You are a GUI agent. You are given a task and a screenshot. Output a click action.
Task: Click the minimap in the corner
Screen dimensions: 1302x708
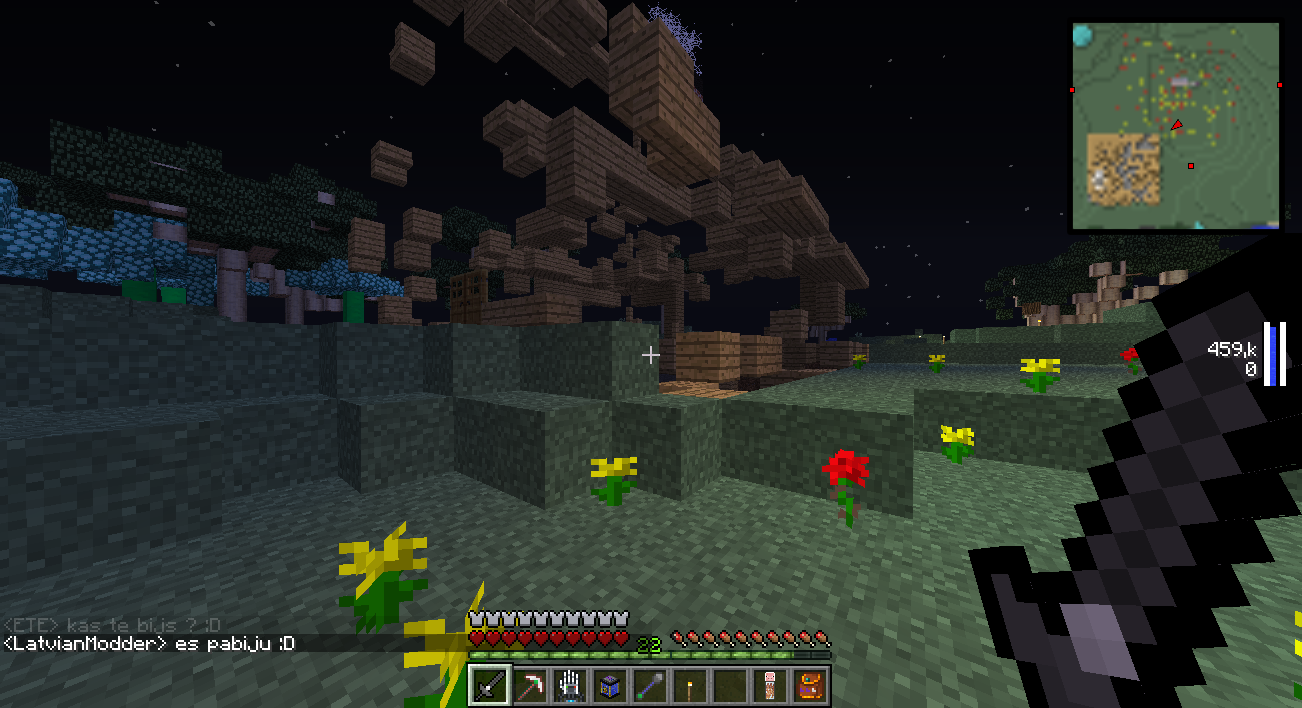click(x=1175, y=126)
